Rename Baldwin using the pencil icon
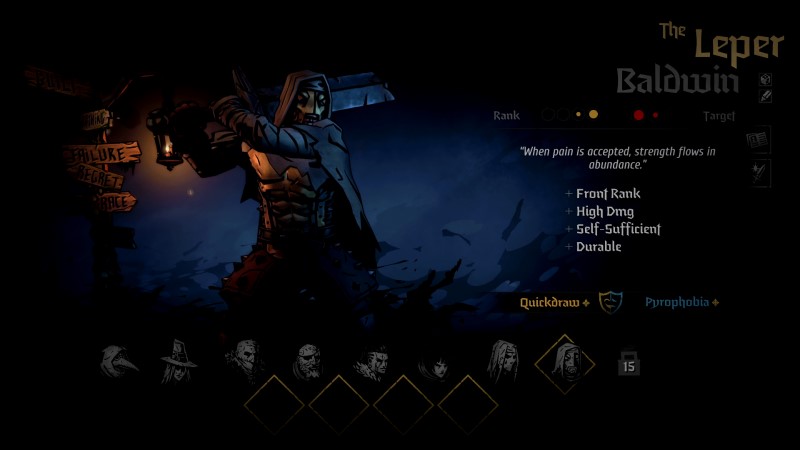This screenshot has height=450, width=800. pyautogui.click(x=765, y=97)
